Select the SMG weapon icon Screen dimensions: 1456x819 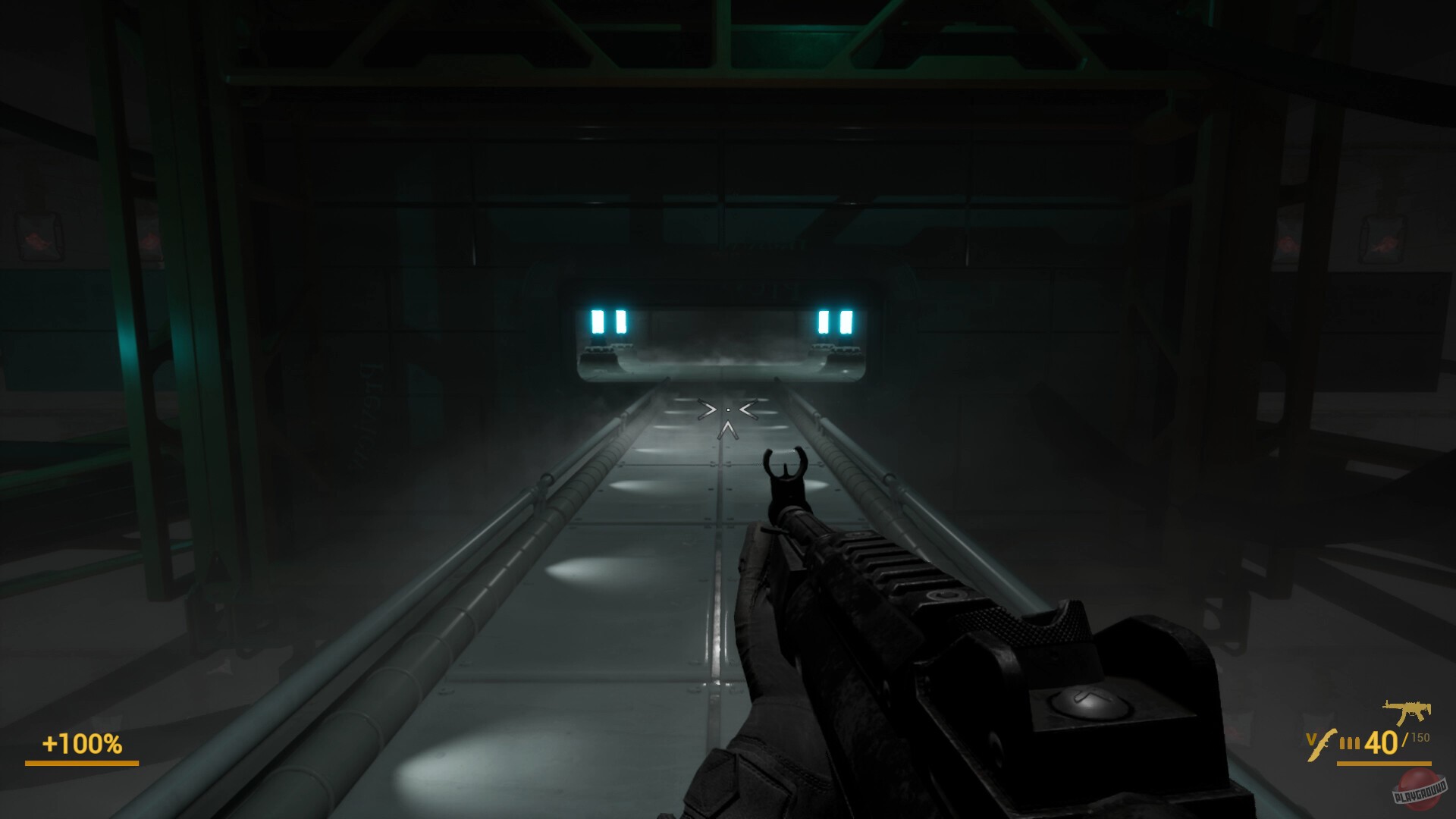tap(1405, 711)
